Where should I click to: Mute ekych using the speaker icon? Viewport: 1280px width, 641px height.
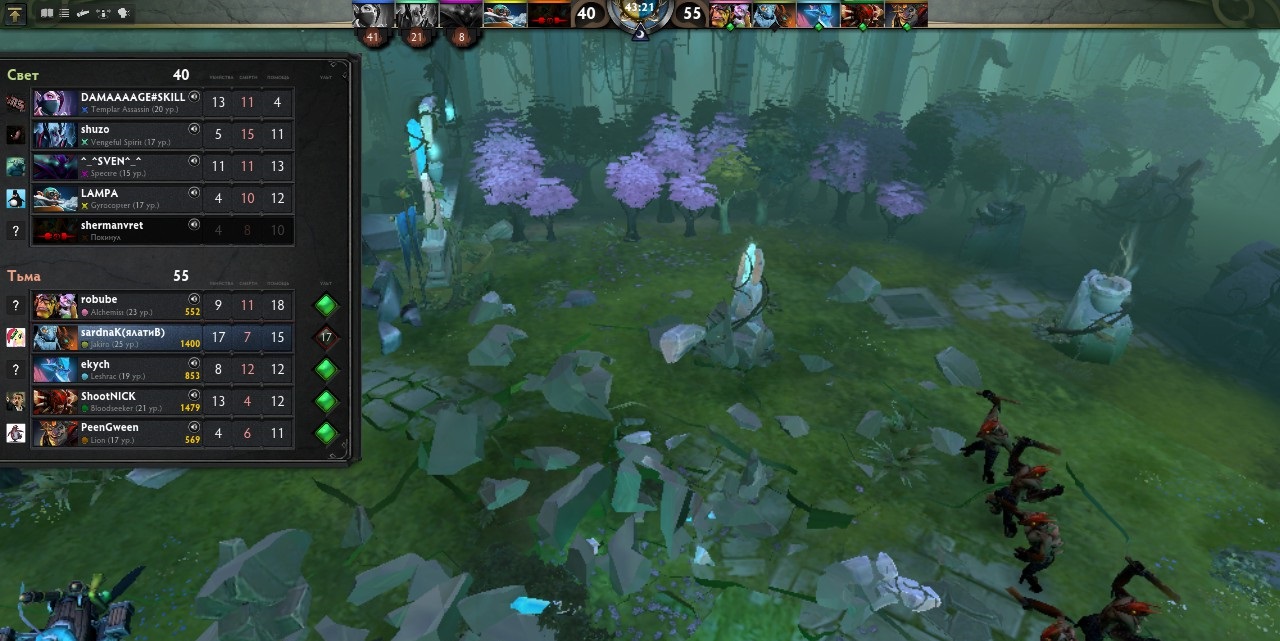[194, 364]
